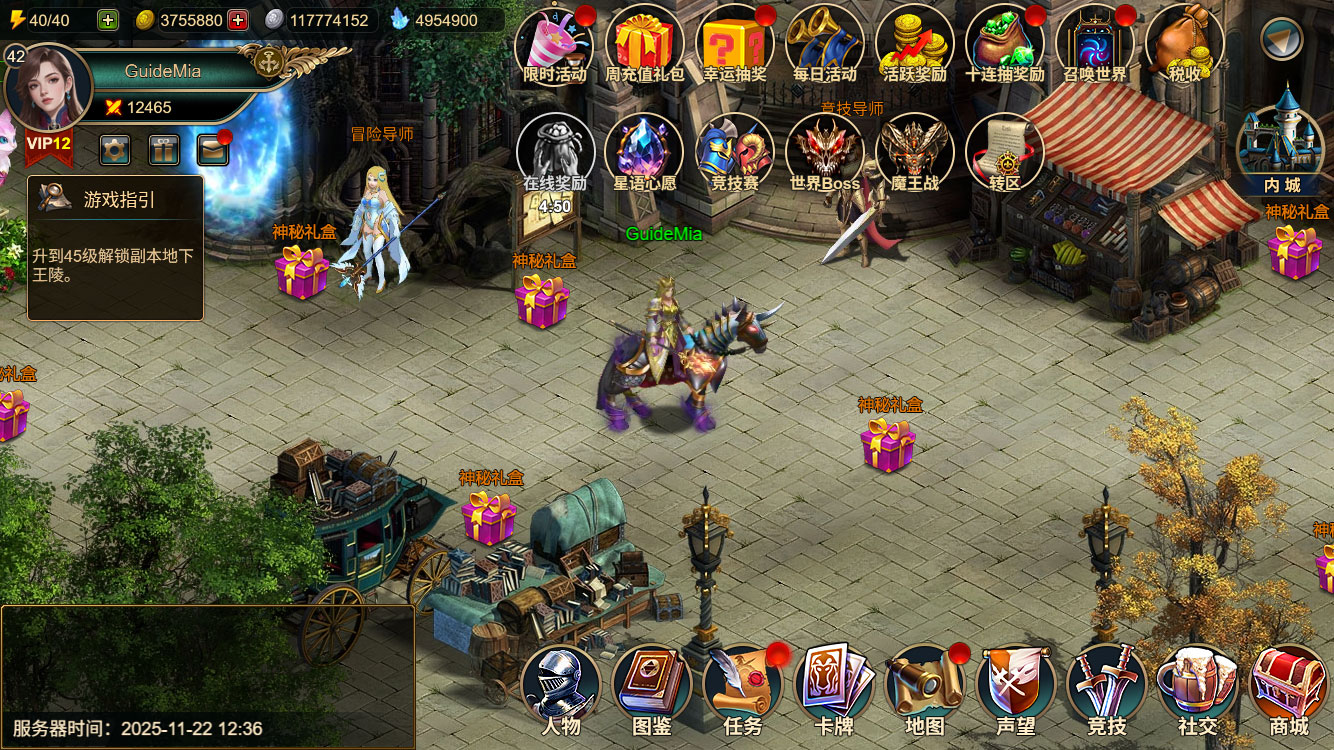1334x750 pixels.
Task: Recharge gold with the red plus button
Action: (238, 20)
